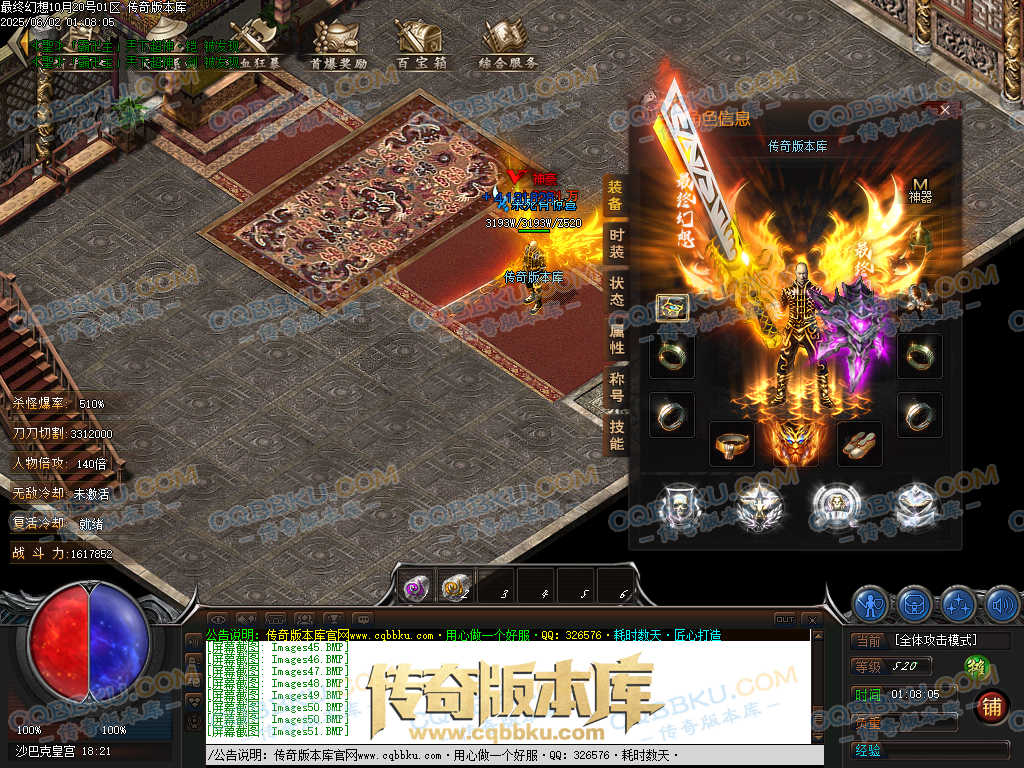Viewport: 1024px width, 768px height.
Task: Click the 全体攻击模式 attack mode label
Action: pyautogui.click(x=936, y=640)
